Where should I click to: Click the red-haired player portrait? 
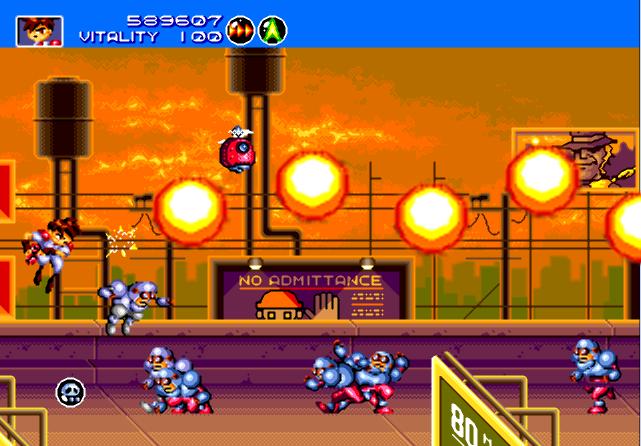pos(39,30)
